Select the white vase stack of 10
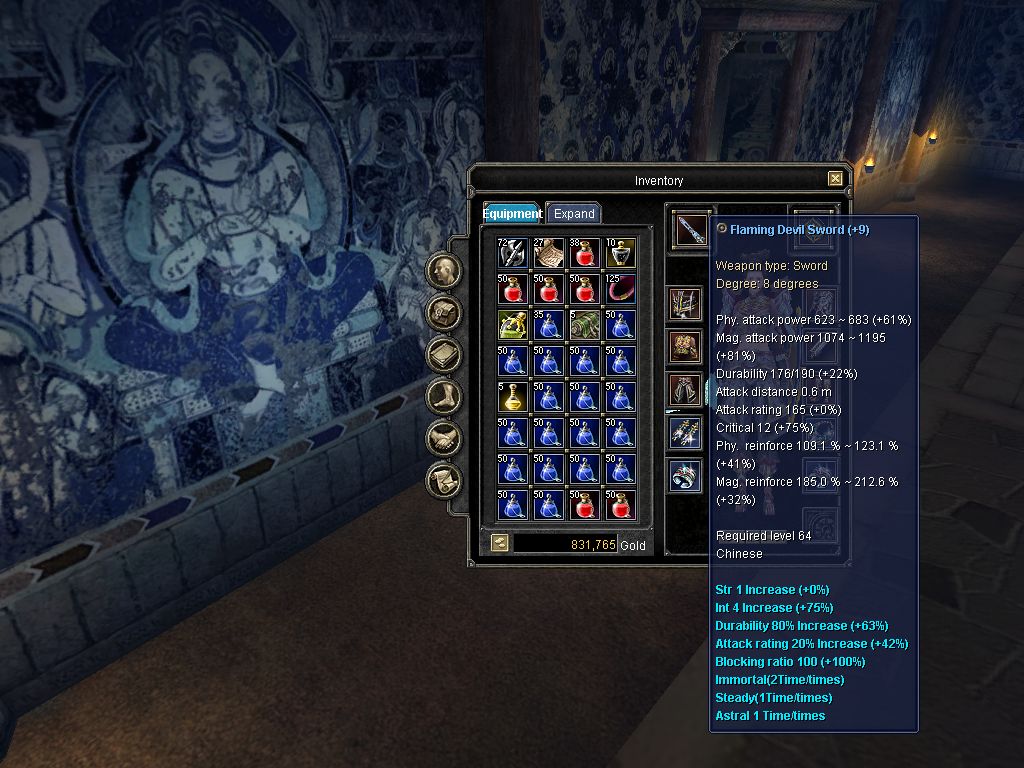The height and width of the screenshot is (768, 1024). point(620,253)
